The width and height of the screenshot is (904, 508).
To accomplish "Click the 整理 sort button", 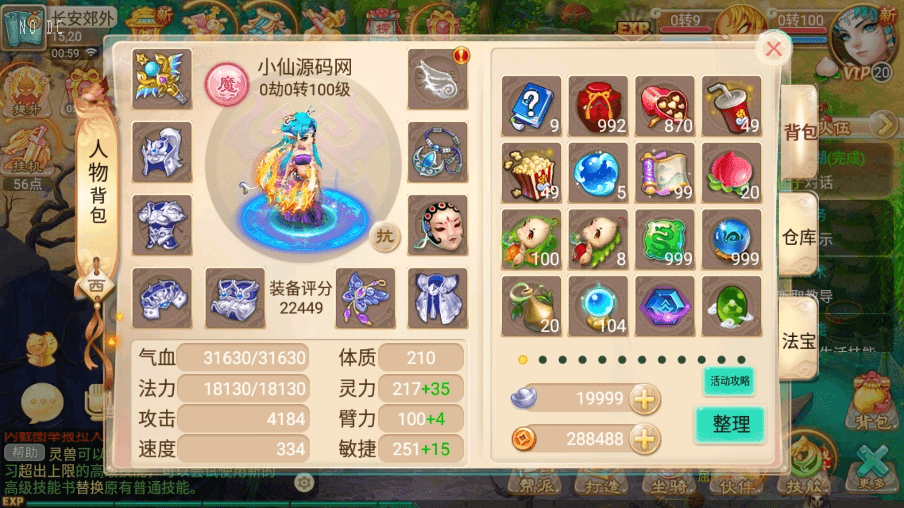I will pyautogui.click(x=730, y=424).
